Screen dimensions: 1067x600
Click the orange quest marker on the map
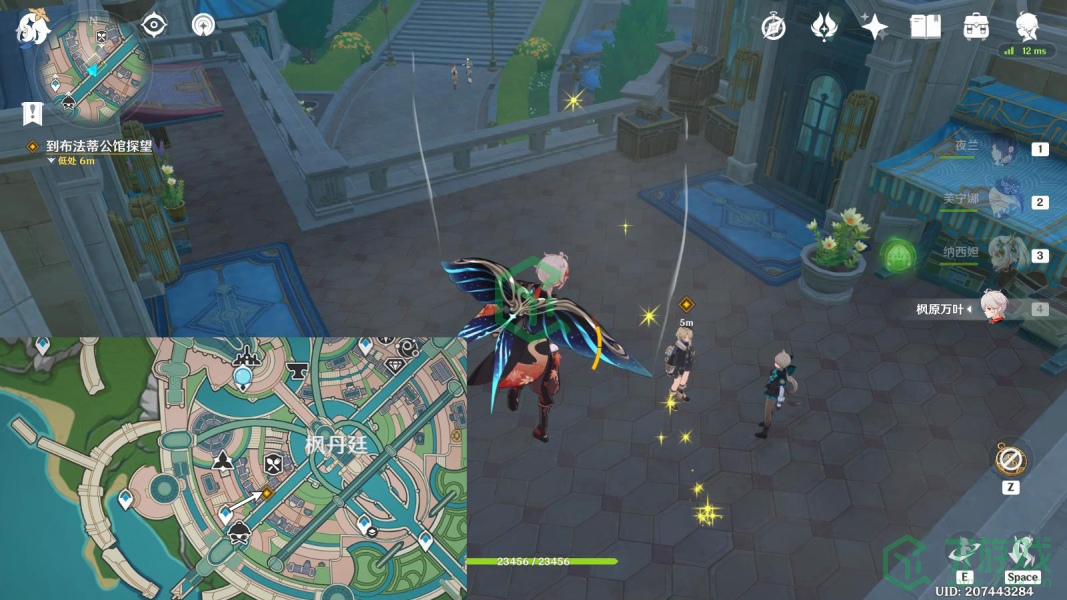pos(267,493)
